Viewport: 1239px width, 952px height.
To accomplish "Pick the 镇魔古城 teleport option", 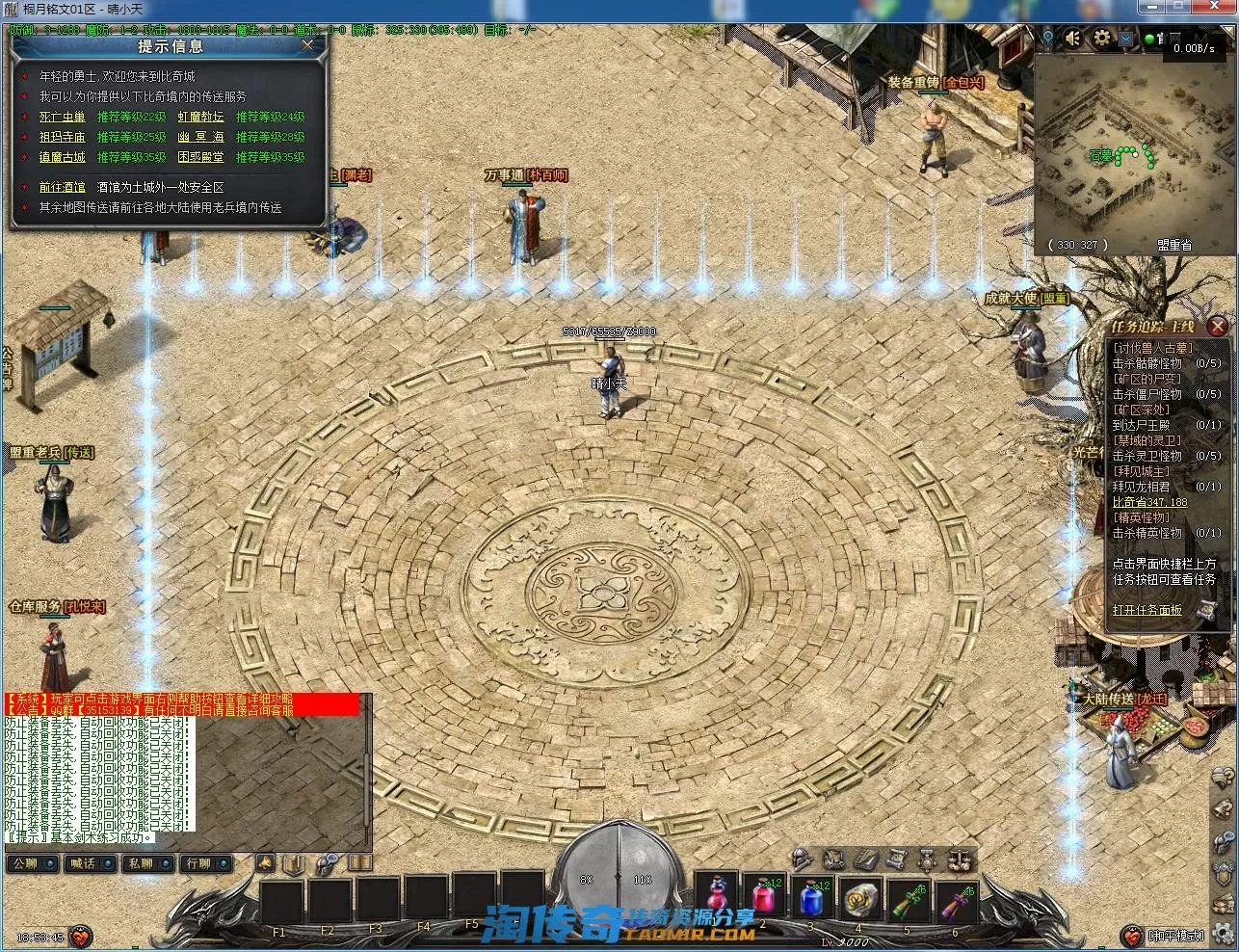I will point(62,157).
